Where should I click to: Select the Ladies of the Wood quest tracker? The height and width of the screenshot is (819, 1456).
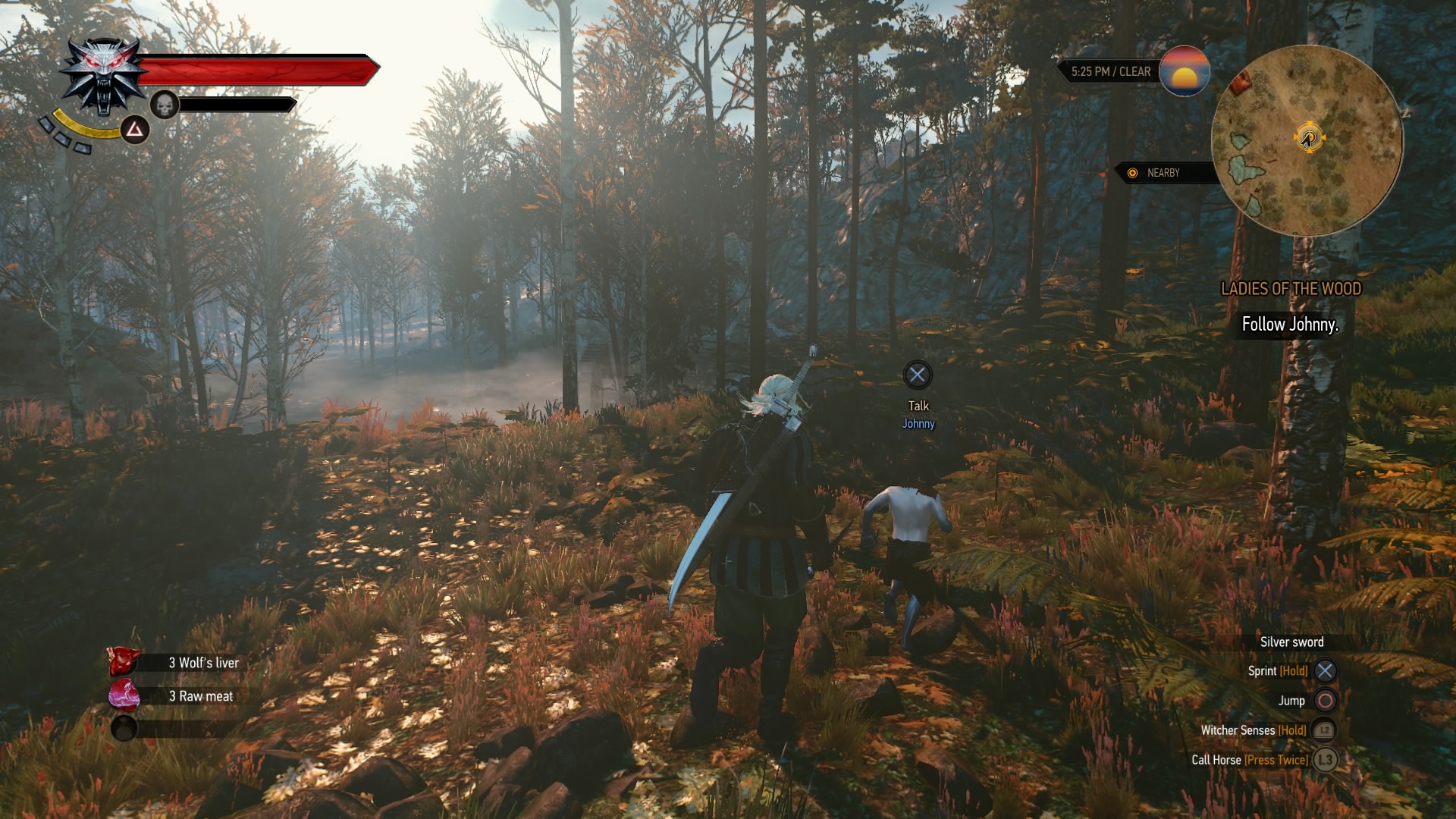click(1291, 289)
